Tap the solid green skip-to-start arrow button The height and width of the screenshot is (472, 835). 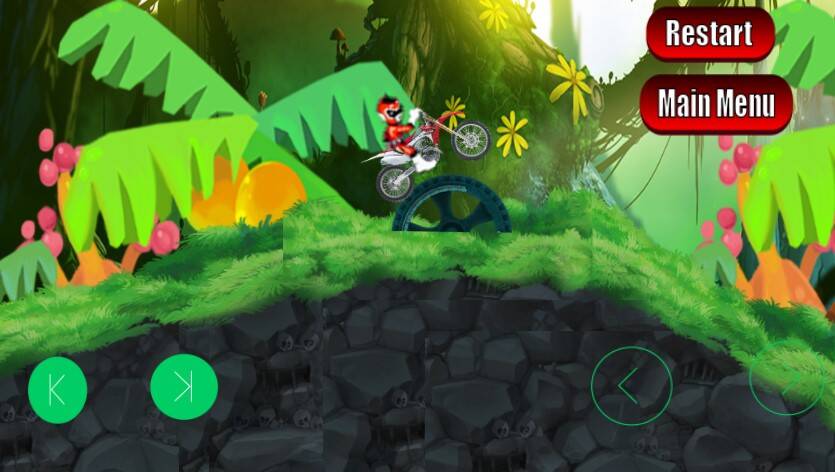(57, 389)
